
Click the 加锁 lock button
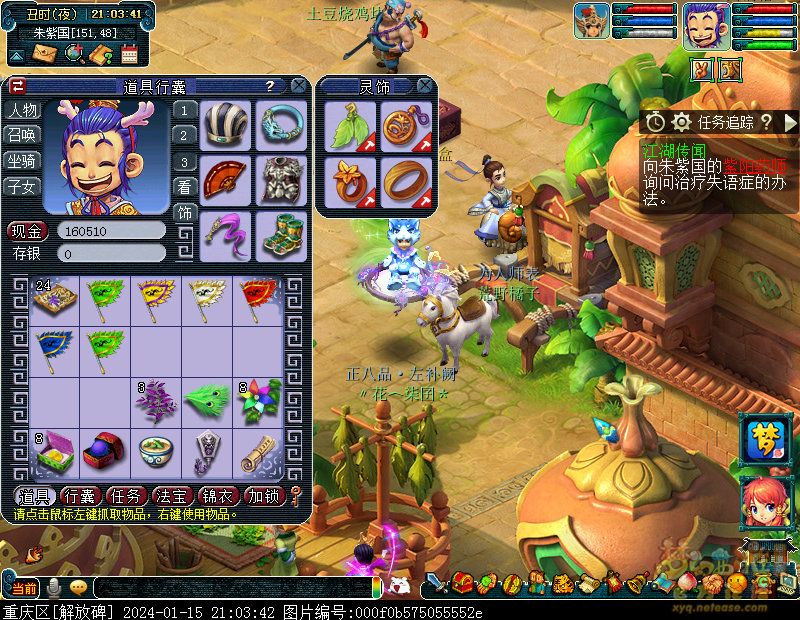264,496
